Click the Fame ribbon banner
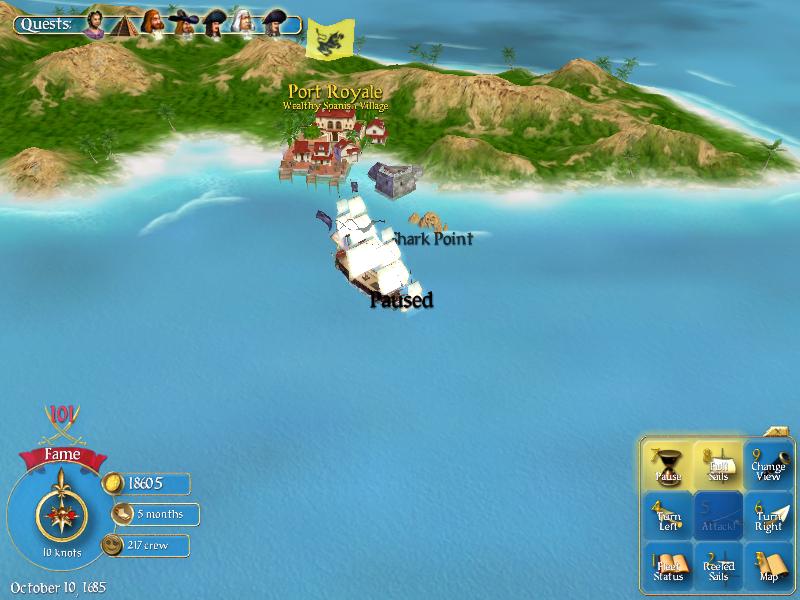 pyautogui.click(x=61, y=457)
